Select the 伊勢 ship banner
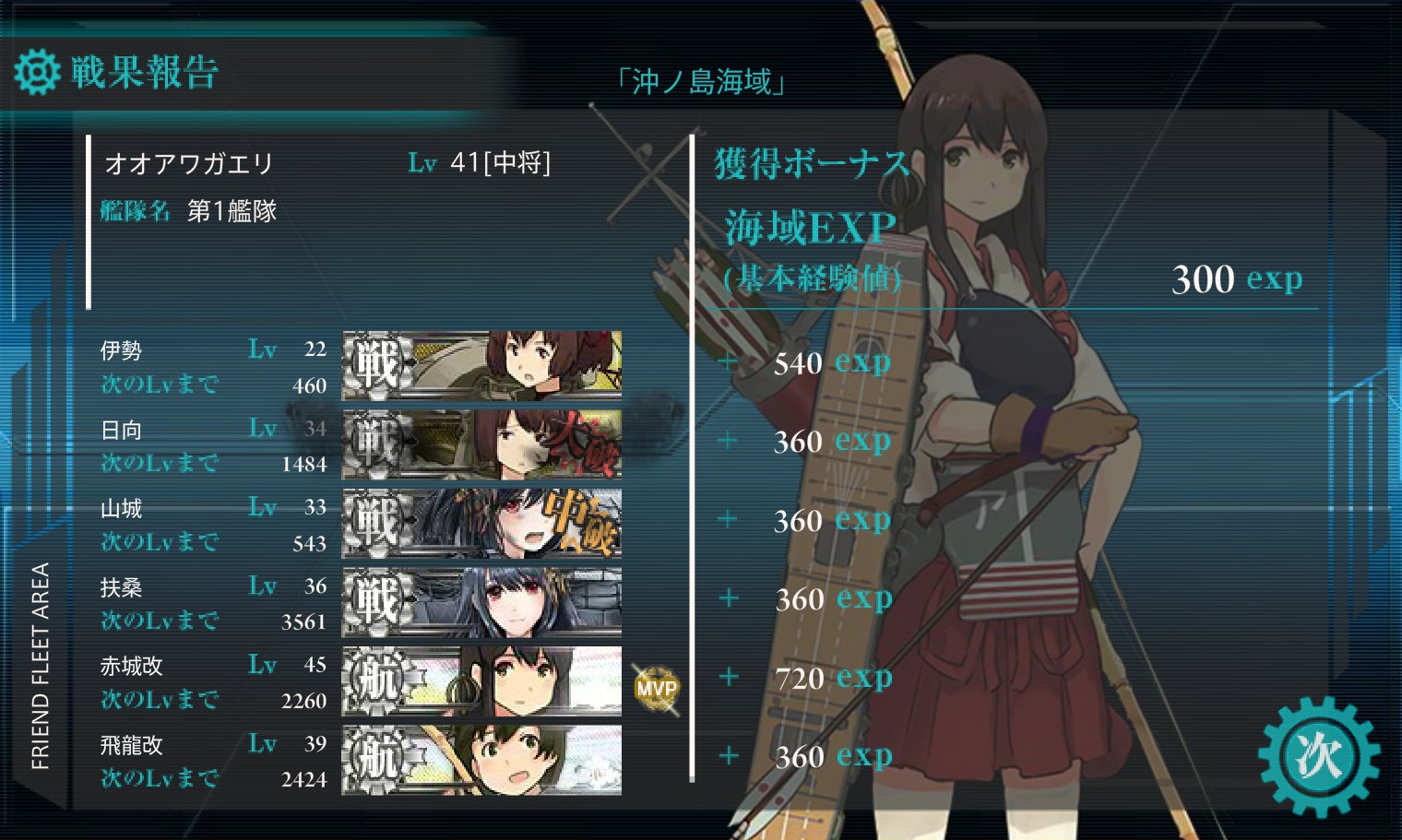This screenshot has height=840, width=1402. click(x=481, y=365)
